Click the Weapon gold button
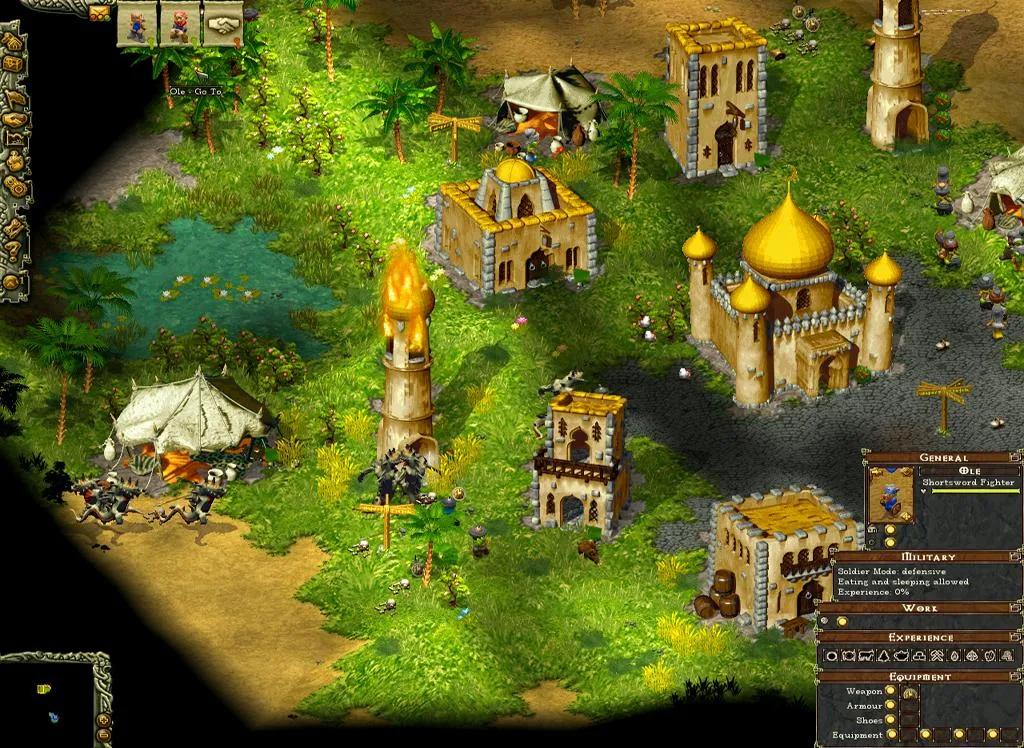The width and height of the screenshot is (1024, 748). pyautogui.click(x=890, y=692)
